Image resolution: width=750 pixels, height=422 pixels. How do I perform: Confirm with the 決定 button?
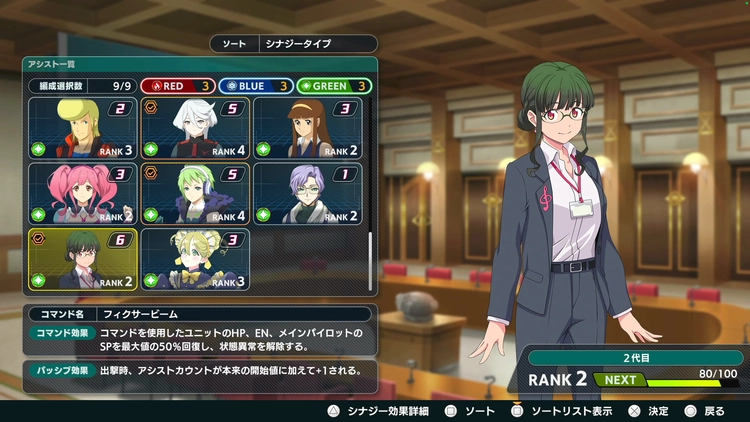(650, 410)
